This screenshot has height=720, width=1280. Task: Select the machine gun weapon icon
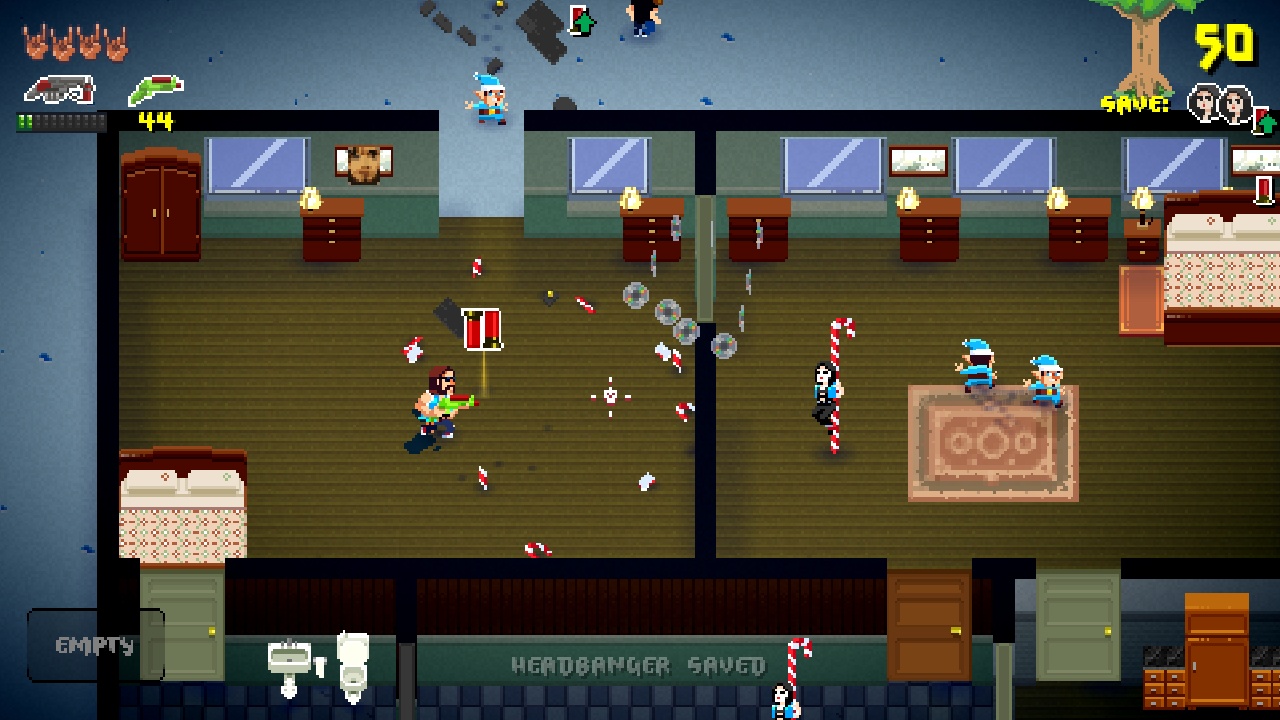[x=60, y=88]
